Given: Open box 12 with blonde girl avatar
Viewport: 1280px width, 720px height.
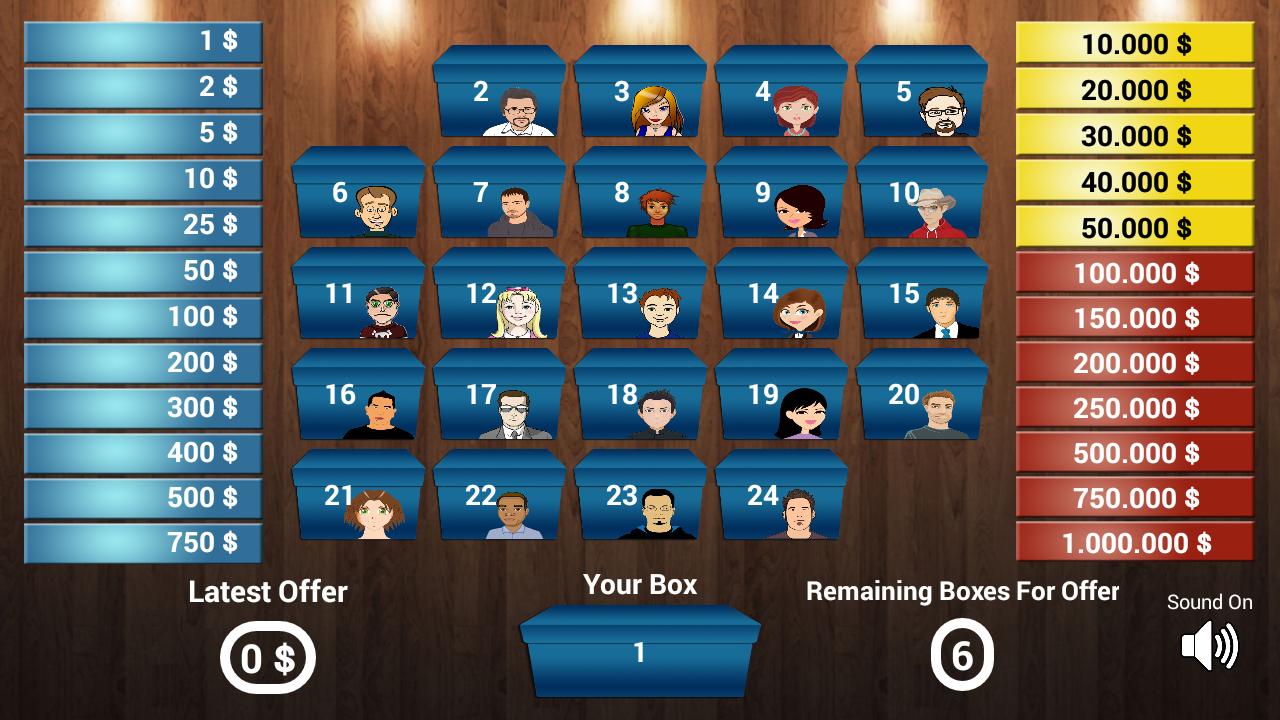Looking at the screenshot, I should (x=498, y=300).
